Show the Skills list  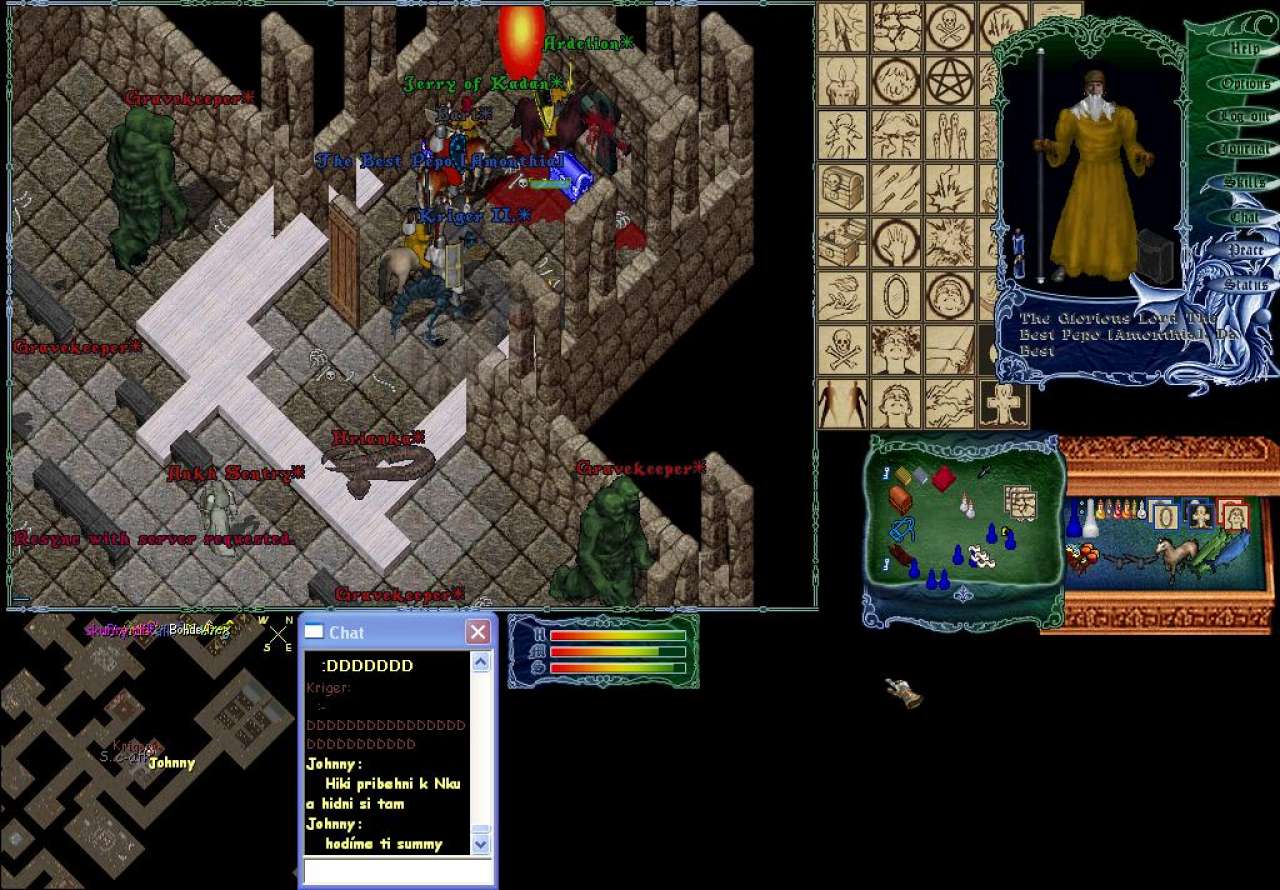click(1244, 182)
